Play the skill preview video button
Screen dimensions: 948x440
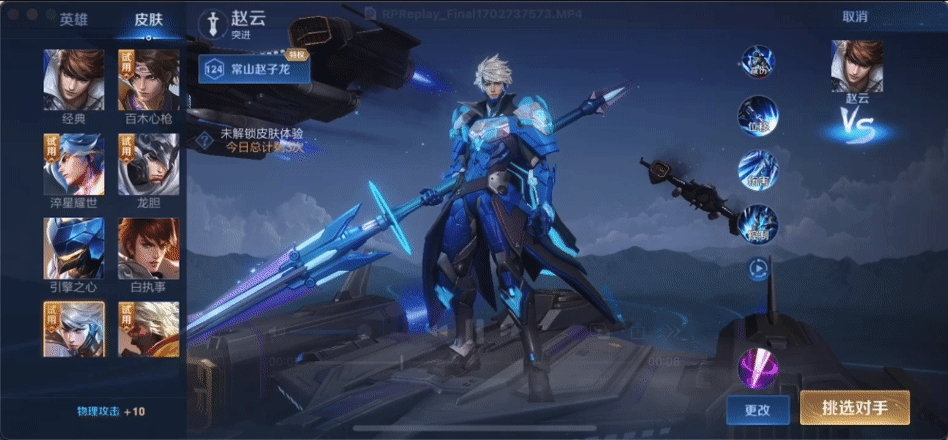click(759, 268)
